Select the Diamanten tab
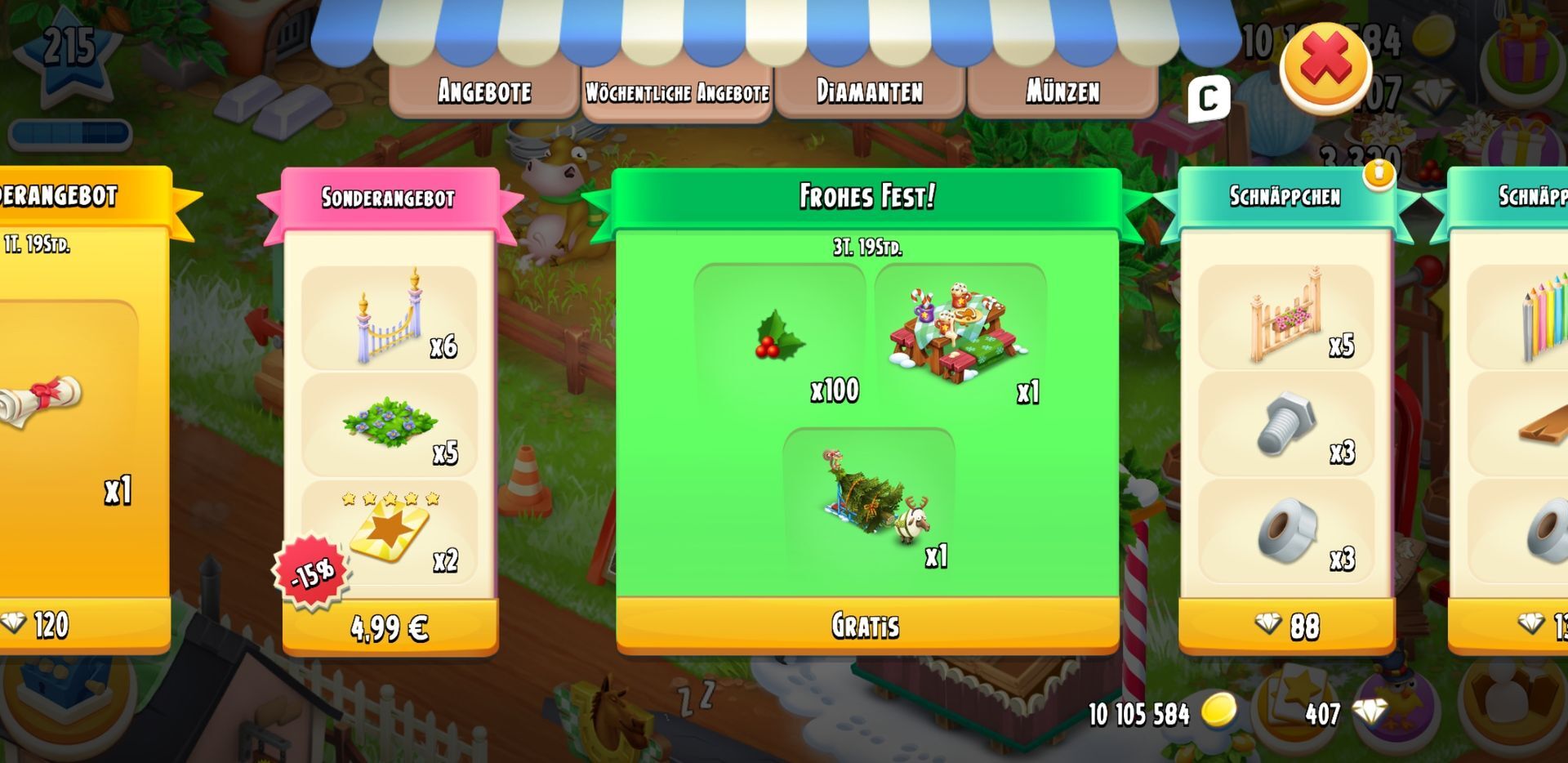The image size is (1568, 763). 870,91
